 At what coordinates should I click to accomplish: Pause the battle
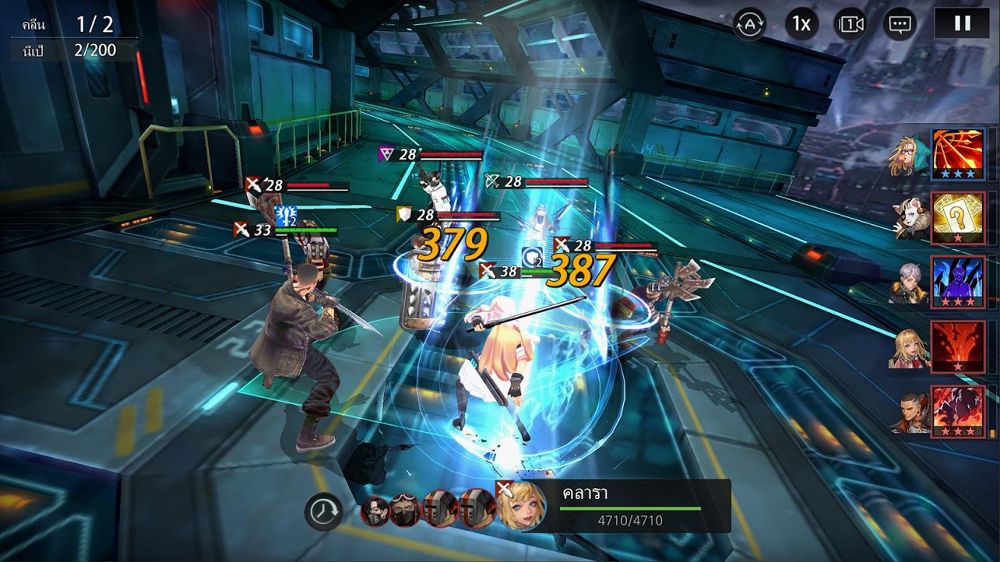point(961,23)
